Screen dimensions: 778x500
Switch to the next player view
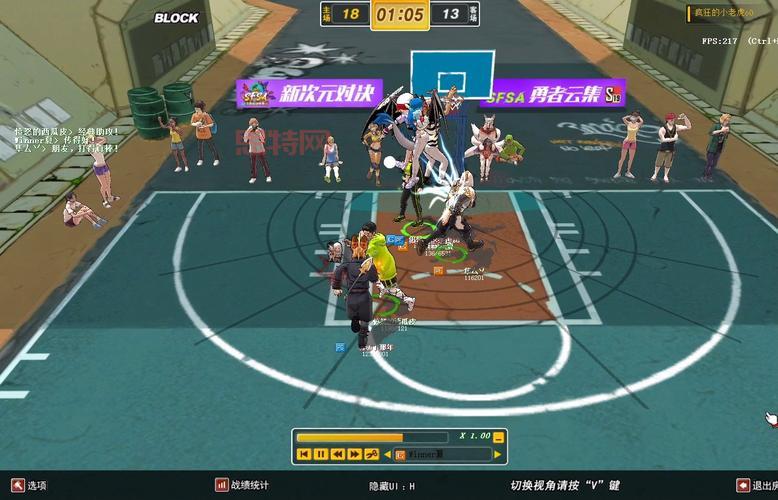click(x=499, y=454)
